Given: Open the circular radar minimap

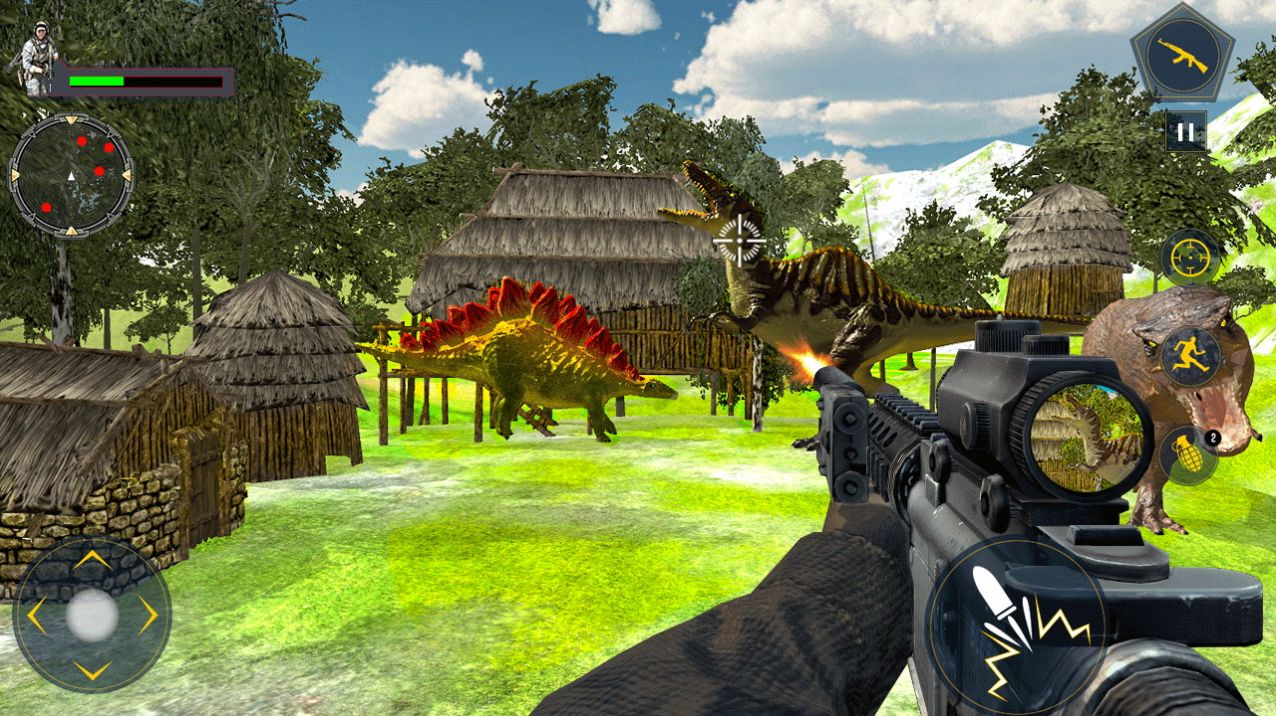Looking at the screenshot, I should point(71,176).
